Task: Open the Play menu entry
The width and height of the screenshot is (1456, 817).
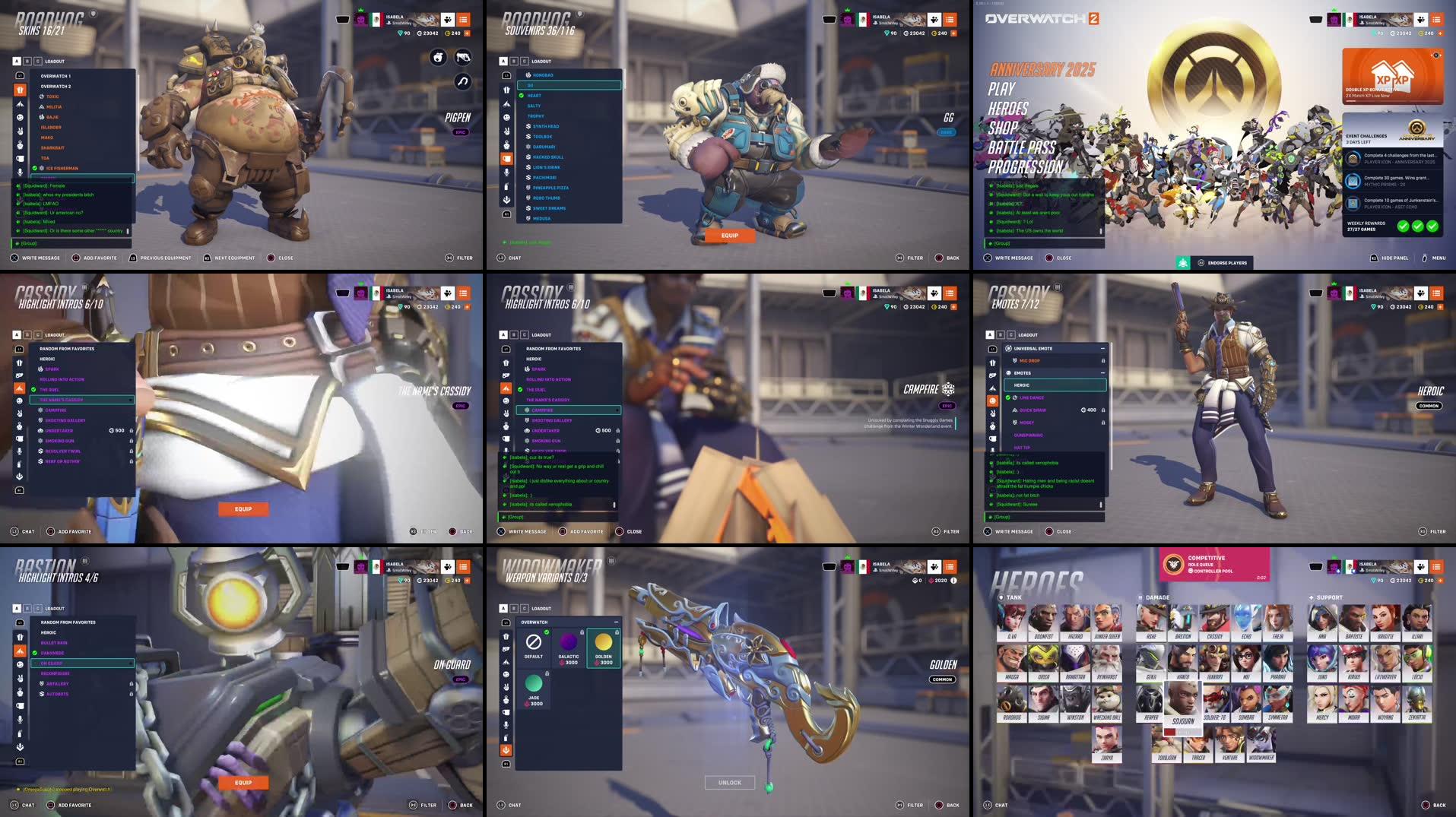Action: tap(1001, 89)
